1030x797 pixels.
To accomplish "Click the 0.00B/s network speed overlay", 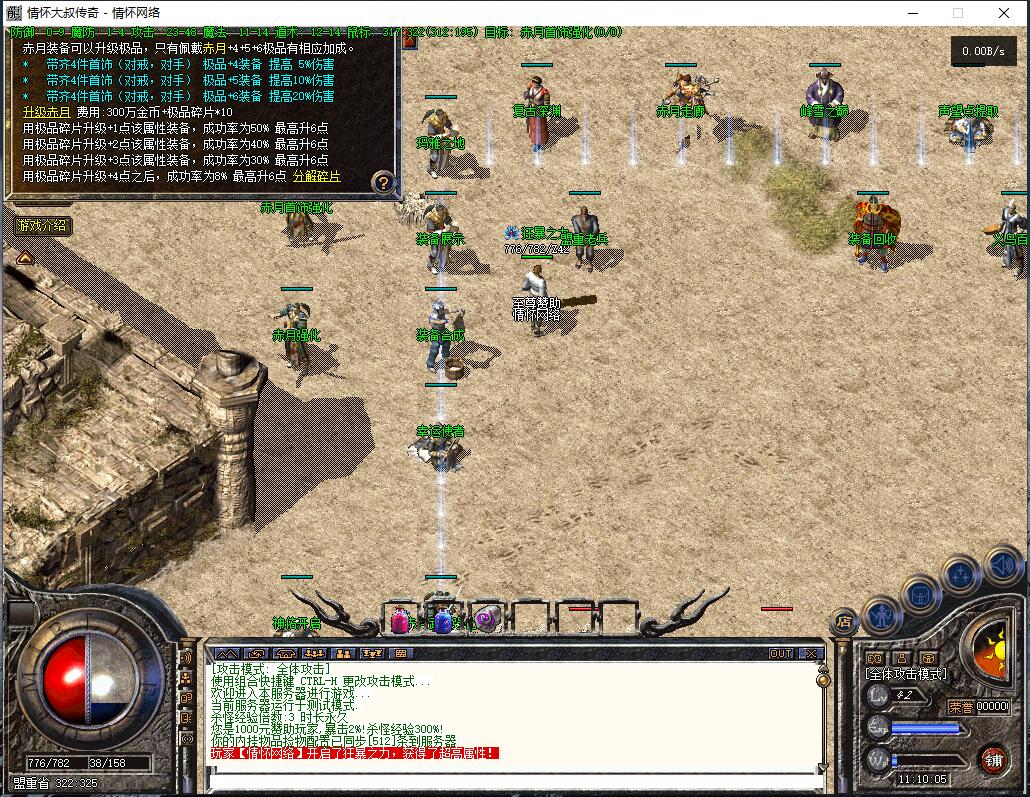I will 984,51.
